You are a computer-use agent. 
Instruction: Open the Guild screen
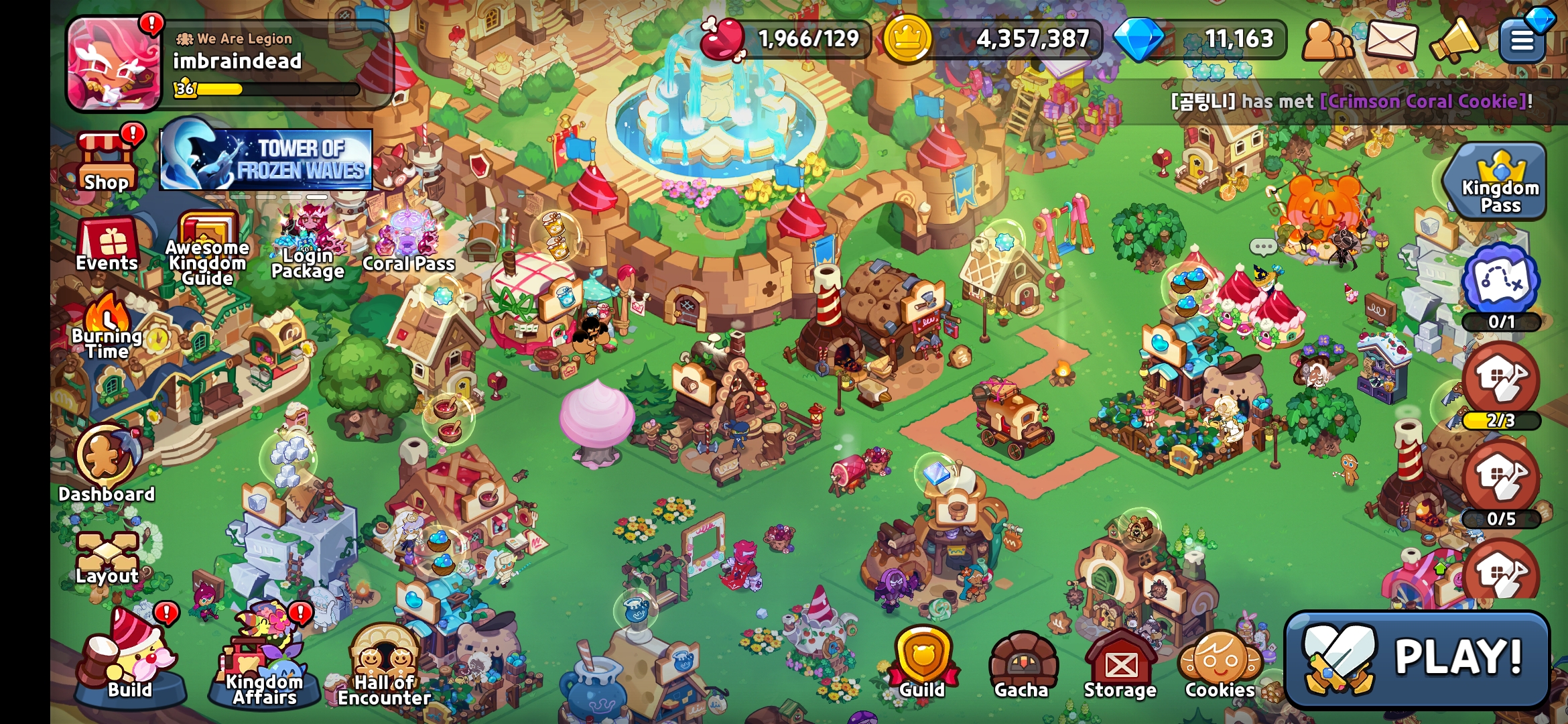point(922,664)
